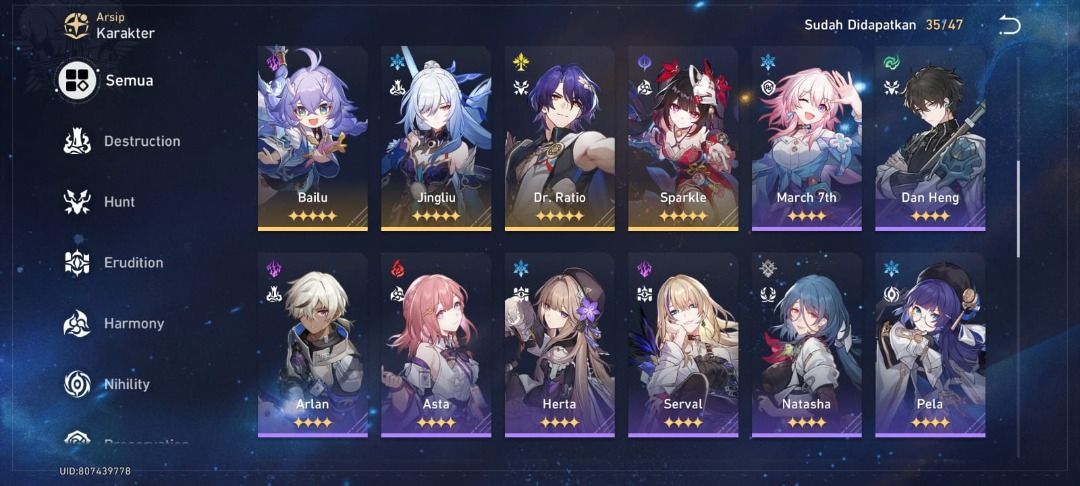This screenshot has height=486, width=1080.
Task: View the Pela character card
Action: pos(930,345)
